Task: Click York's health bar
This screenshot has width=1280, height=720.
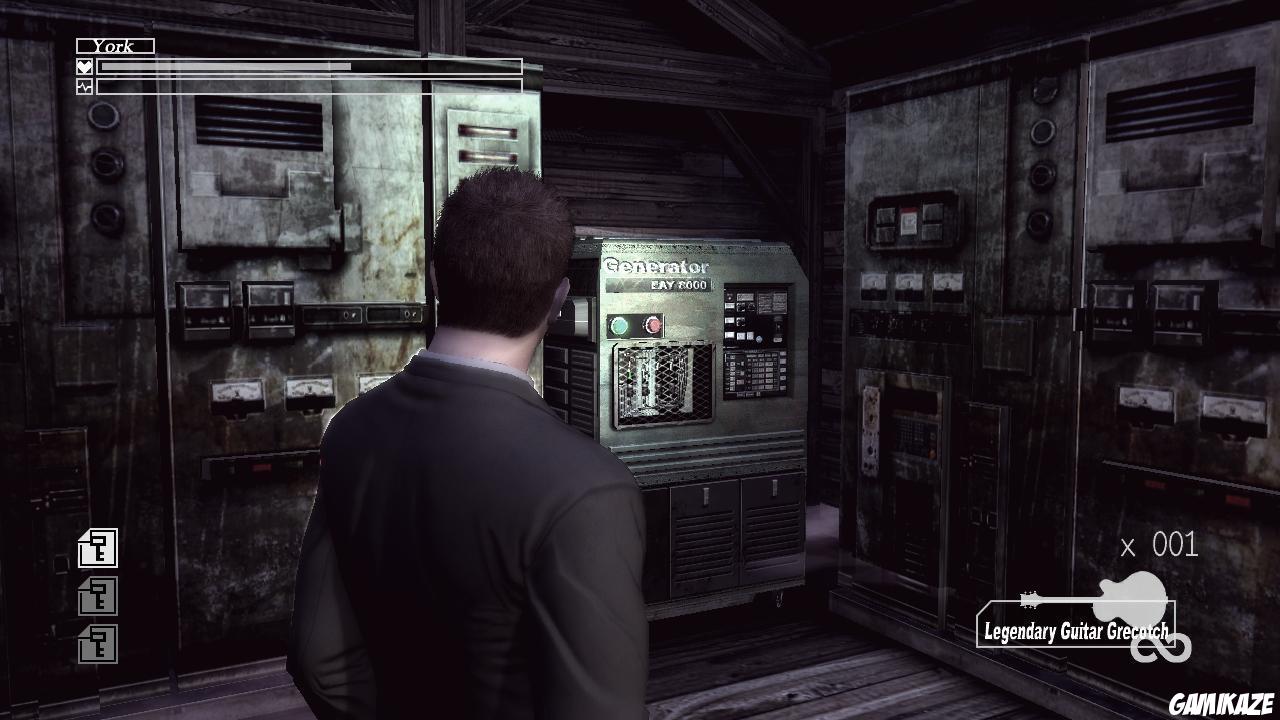Action: [310, 66]
